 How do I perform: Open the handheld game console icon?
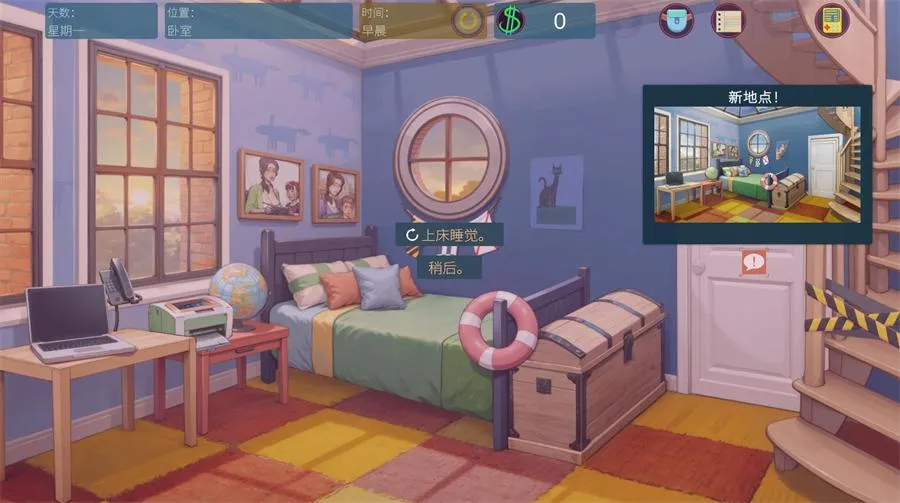[831, 20]
